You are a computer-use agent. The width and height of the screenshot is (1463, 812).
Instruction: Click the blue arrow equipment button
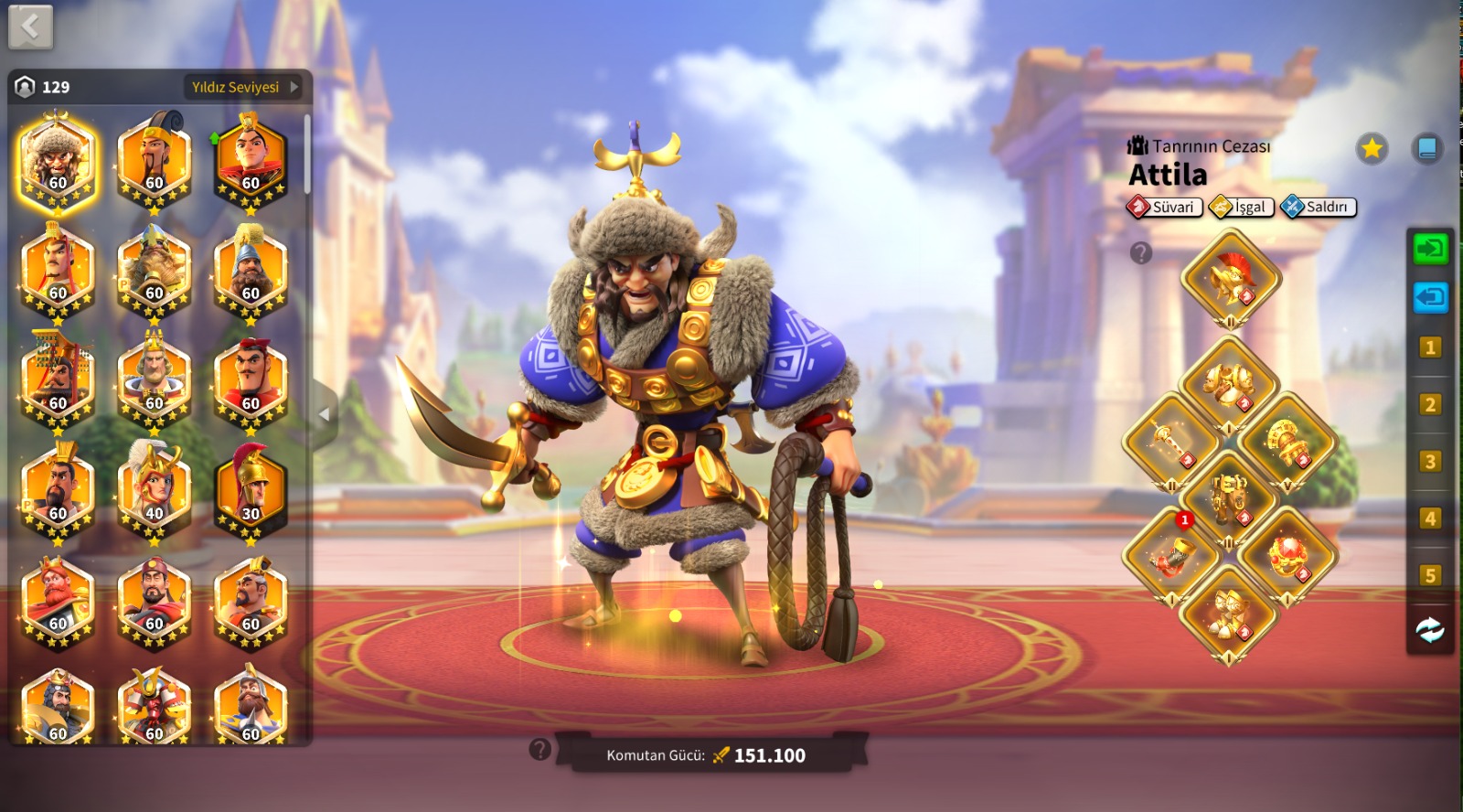tap(1430, 297)
